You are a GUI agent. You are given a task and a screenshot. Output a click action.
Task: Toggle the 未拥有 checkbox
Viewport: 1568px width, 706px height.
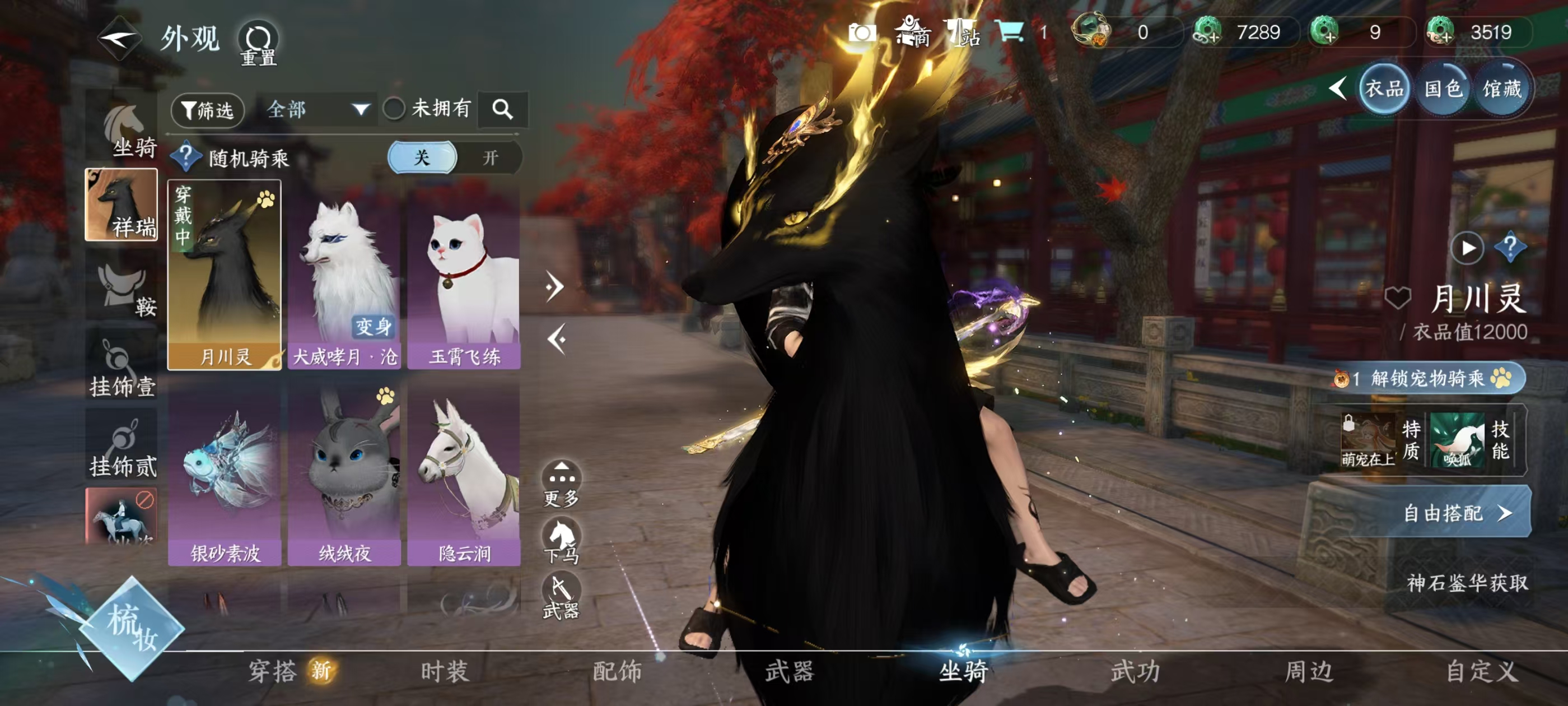click(394, 109)
